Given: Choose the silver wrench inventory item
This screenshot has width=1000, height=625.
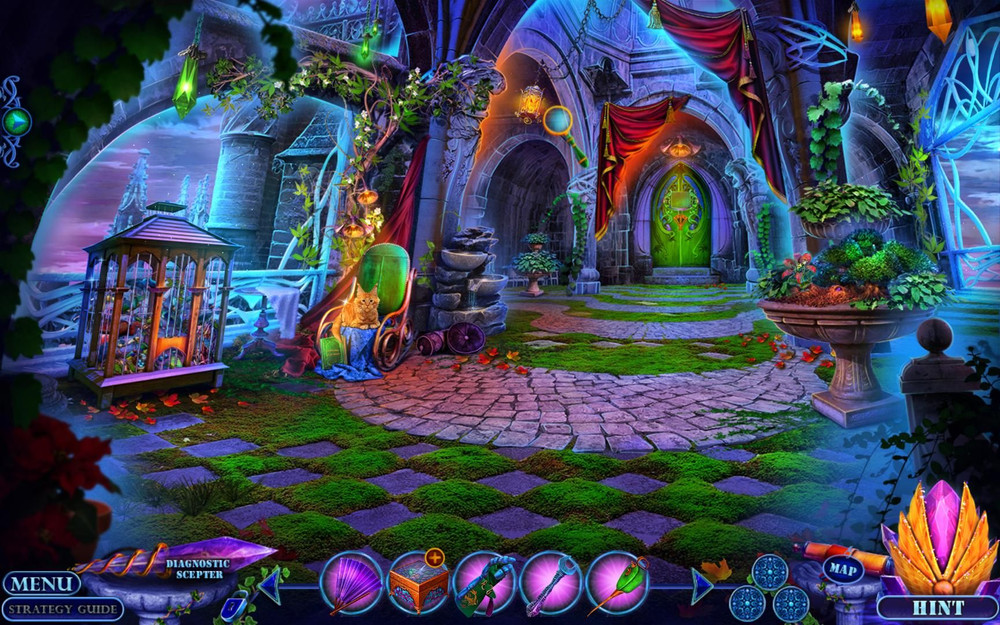Looking at the screenshot, I should pos(550,584).
